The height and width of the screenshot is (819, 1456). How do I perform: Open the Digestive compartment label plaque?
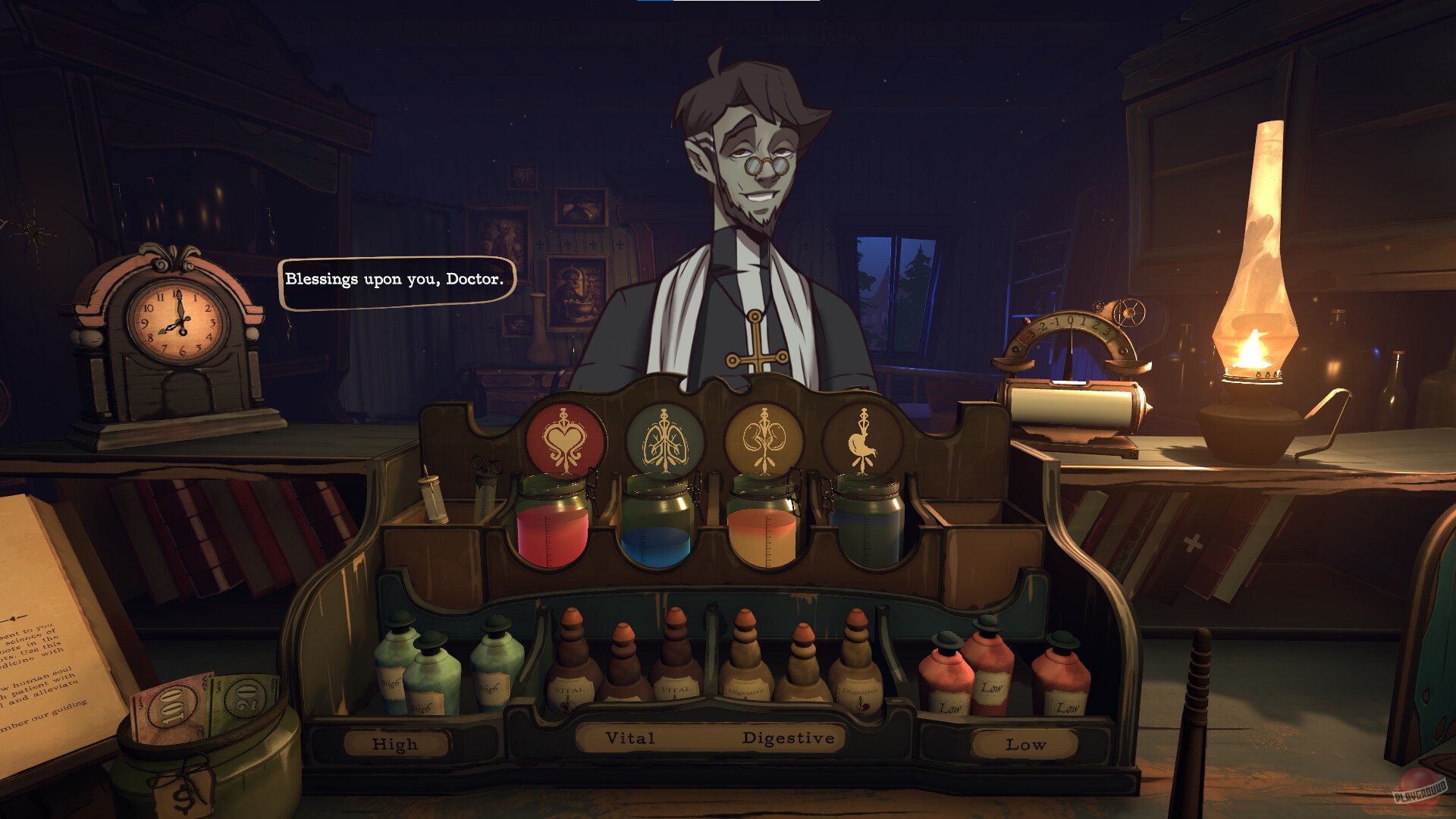point(789,736)
